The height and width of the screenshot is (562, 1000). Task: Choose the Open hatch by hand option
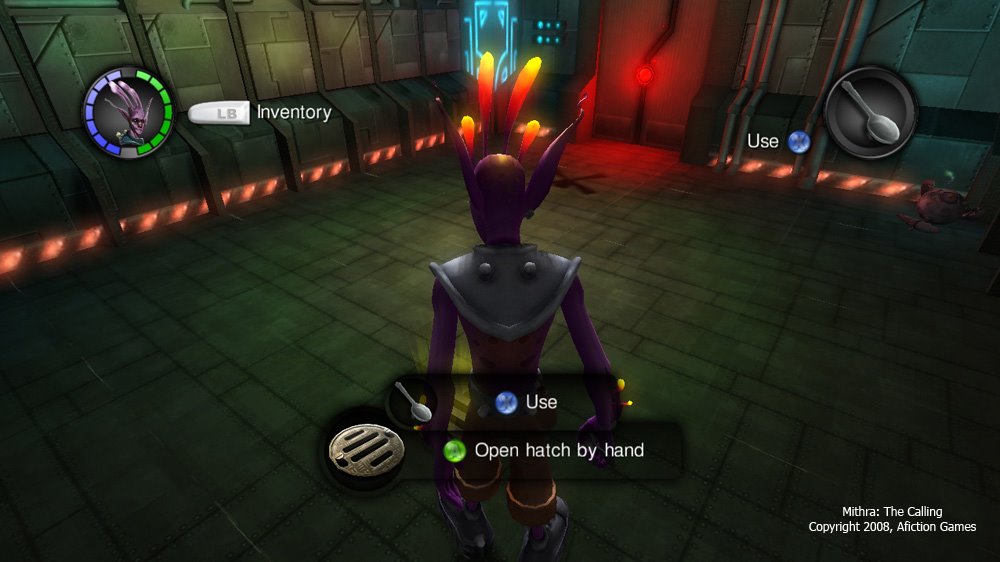pos(558,450)
